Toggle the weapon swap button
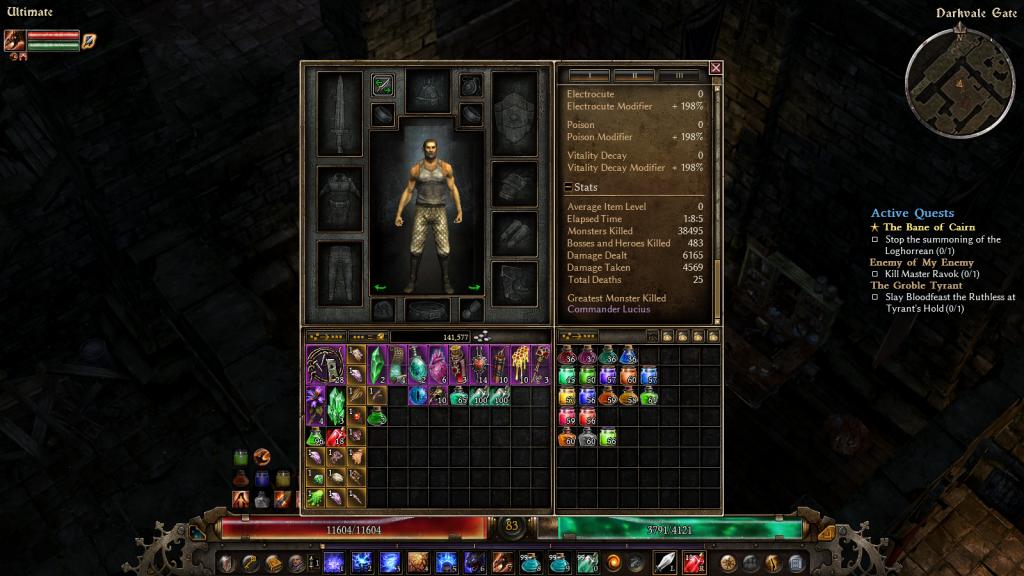 (381, 85)
